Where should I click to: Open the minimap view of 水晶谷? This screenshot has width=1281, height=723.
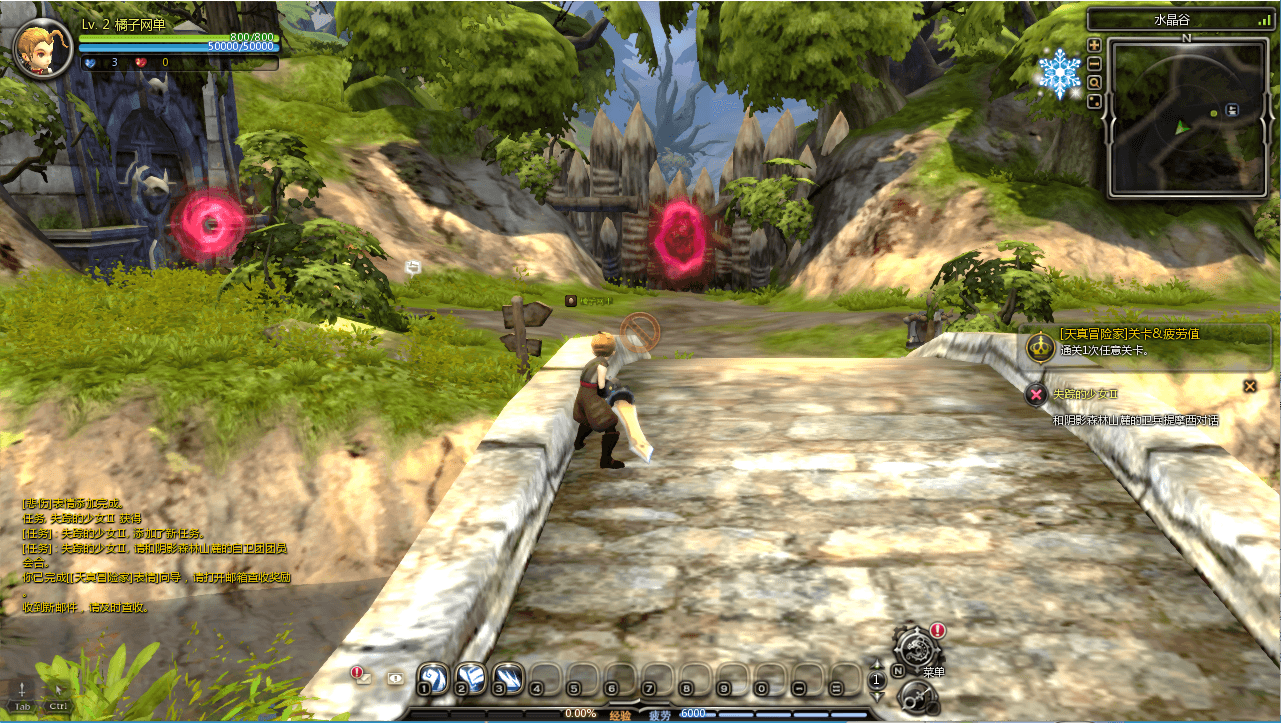(1187, 118)
